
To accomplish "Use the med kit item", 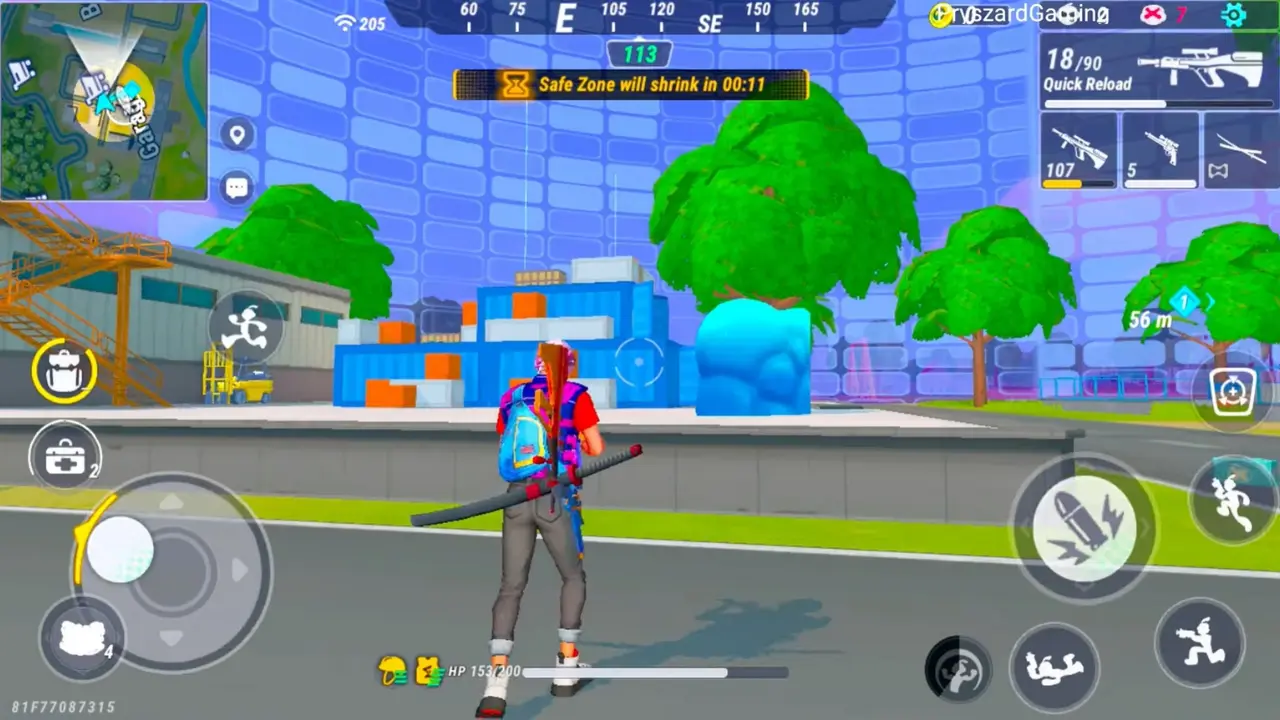I will click(x=64, y=457).
